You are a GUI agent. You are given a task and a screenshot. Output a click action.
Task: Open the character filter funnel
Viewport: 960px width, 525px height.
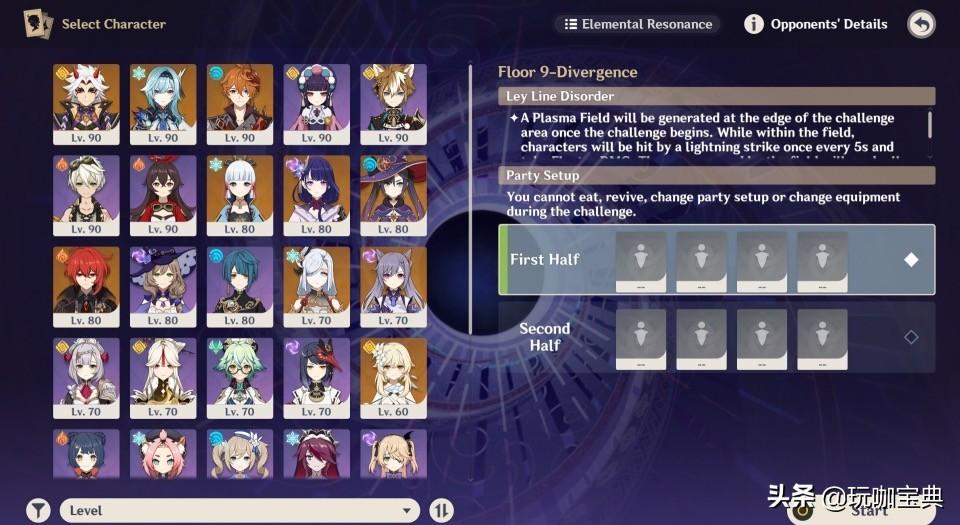click(x=38, y=510)
